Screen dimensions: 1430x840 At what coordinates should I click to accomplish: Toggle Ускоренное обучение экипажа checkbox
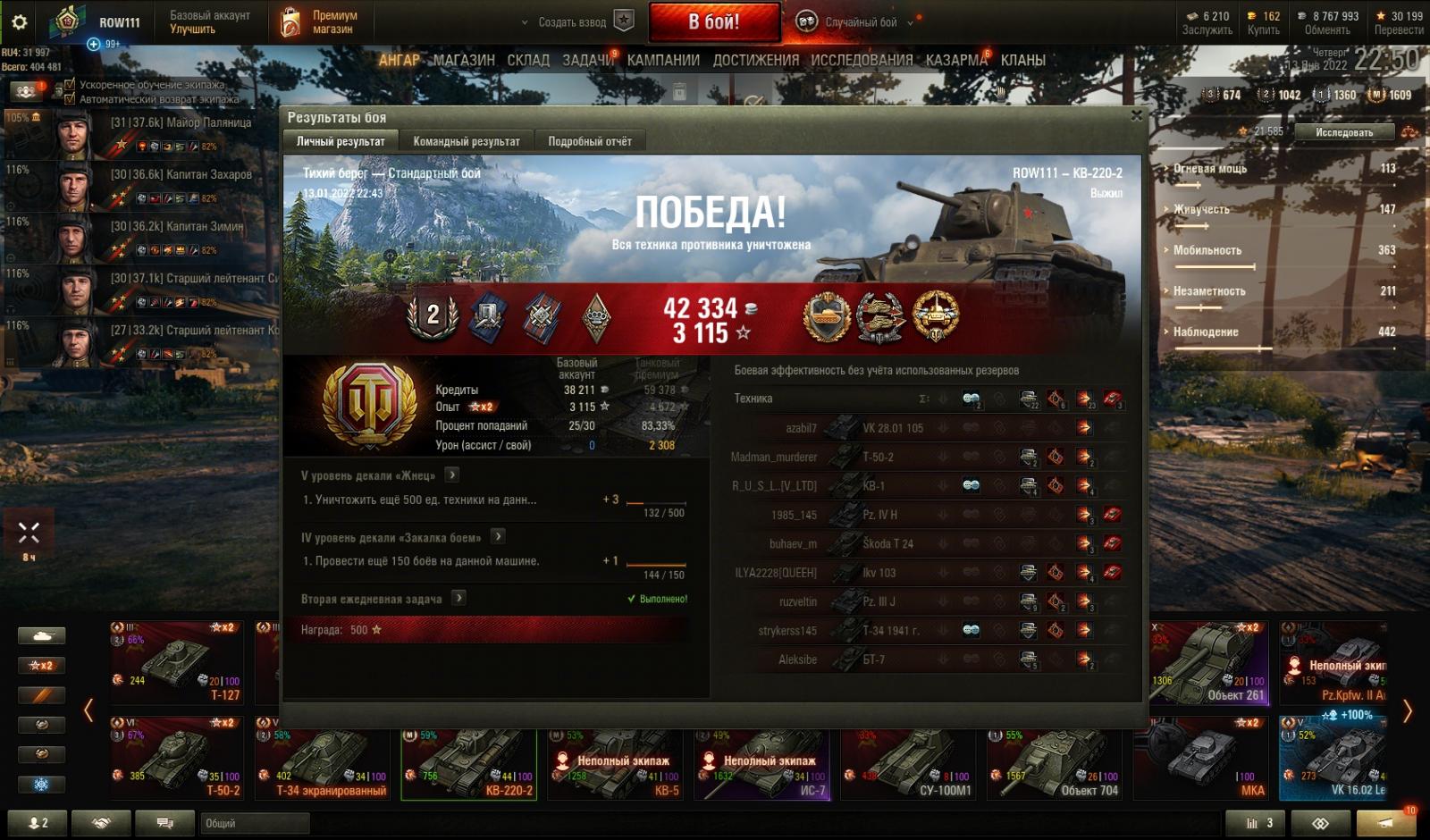coord(70,85)
